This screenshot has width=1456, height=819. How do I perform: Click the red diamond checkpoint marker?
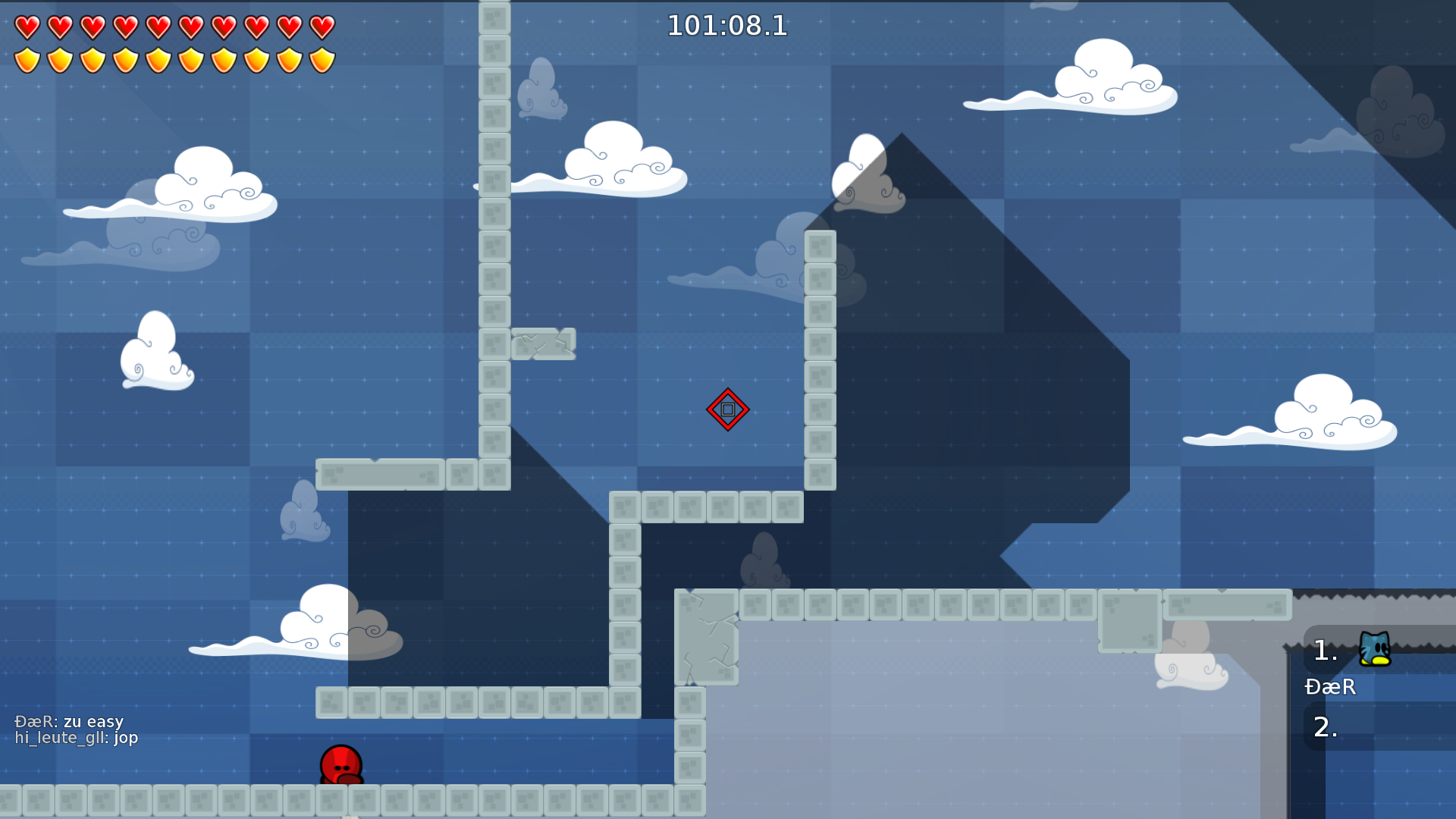click(727, 409)
